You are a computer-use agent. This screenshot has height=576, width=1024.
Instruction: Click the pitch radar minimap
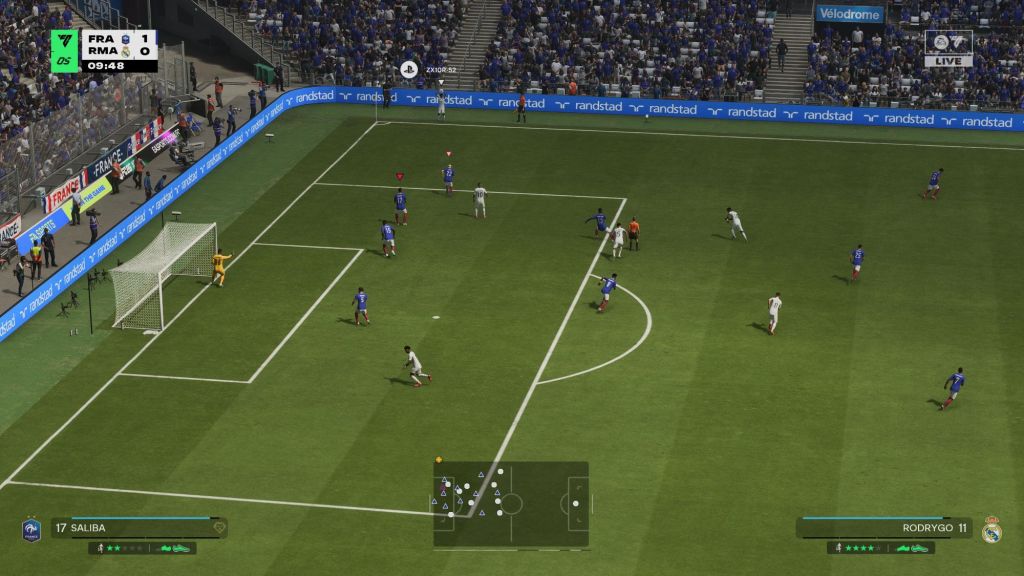(511, 503)
